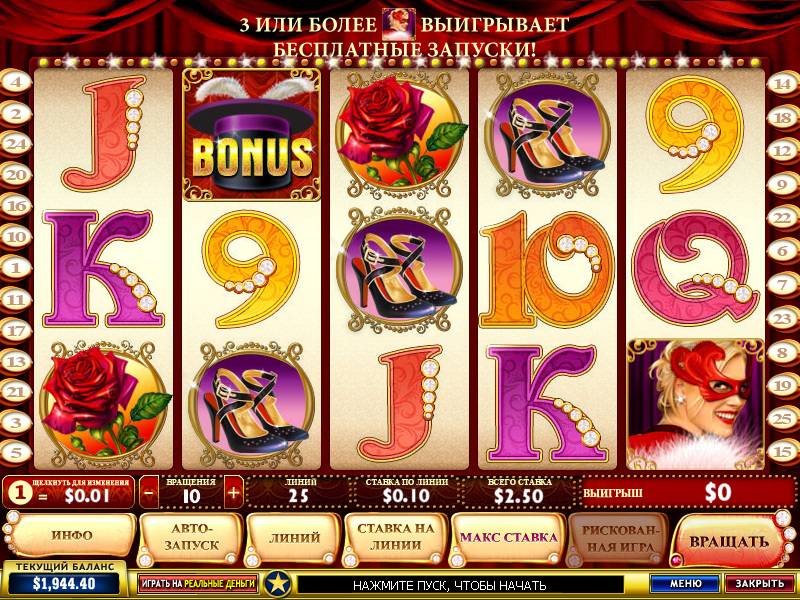The width and height of the screenshot is (800, 600).
Task: Switch to playing for real money
Action: [x=196, y=583]
